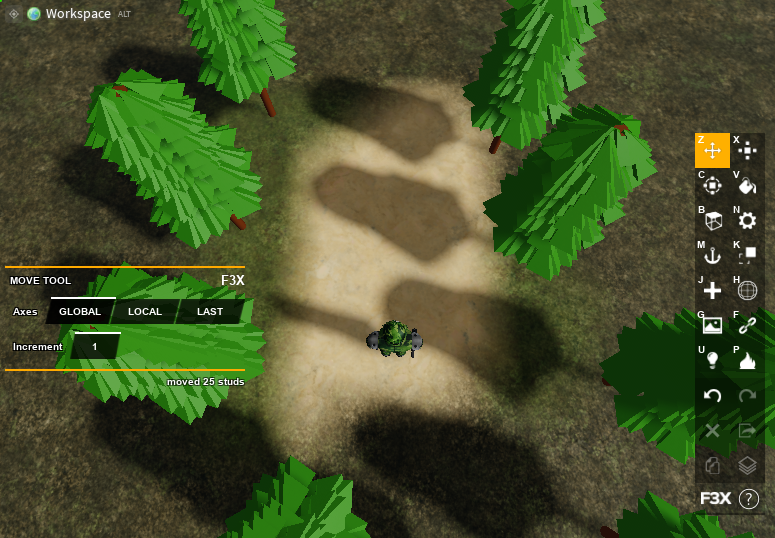
Task: Activate the Paint bucket tool
Action: coord(747,185)
